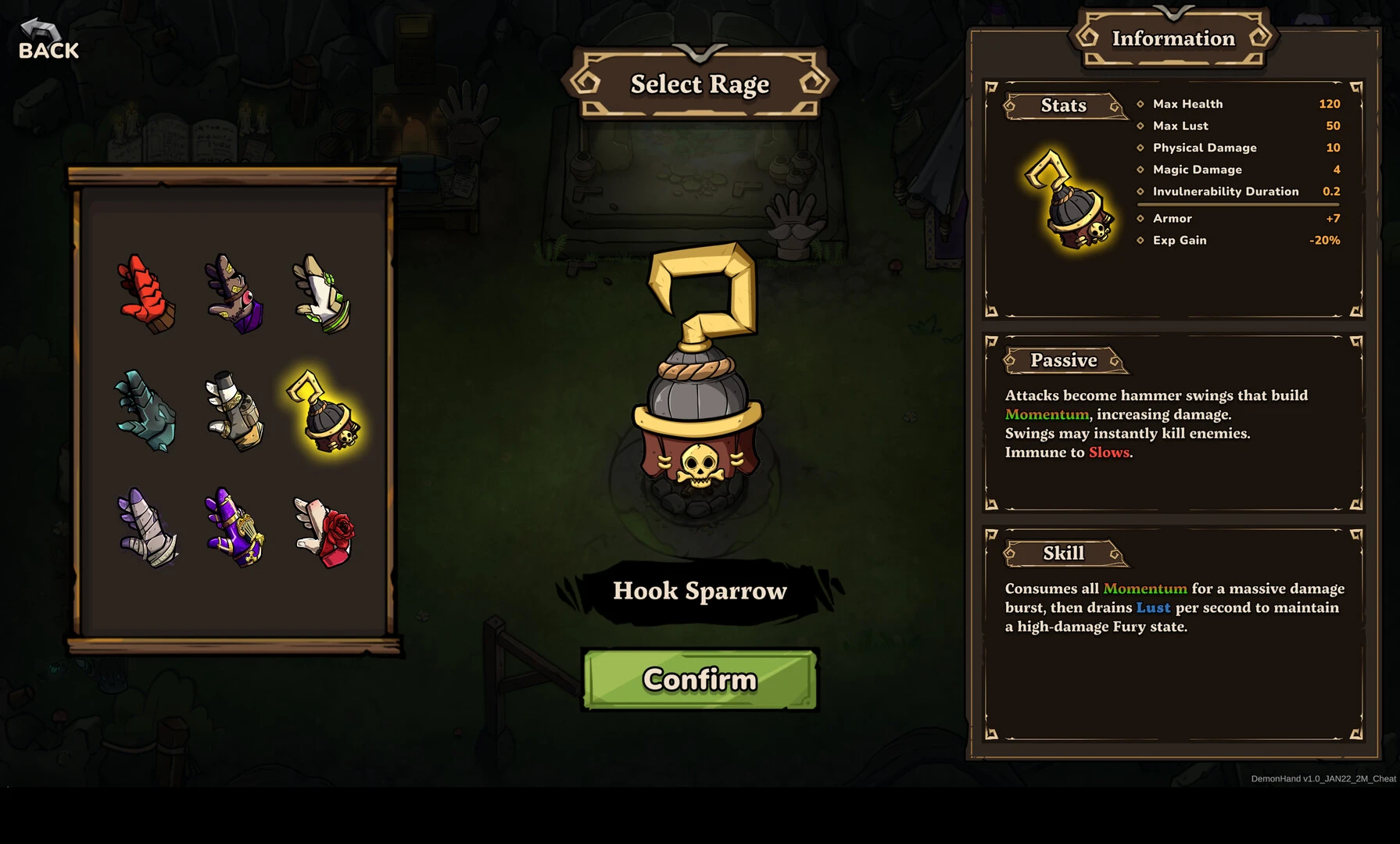Pick the bandaged purple hand
1400x844 pixels.
tap(146, 527)
